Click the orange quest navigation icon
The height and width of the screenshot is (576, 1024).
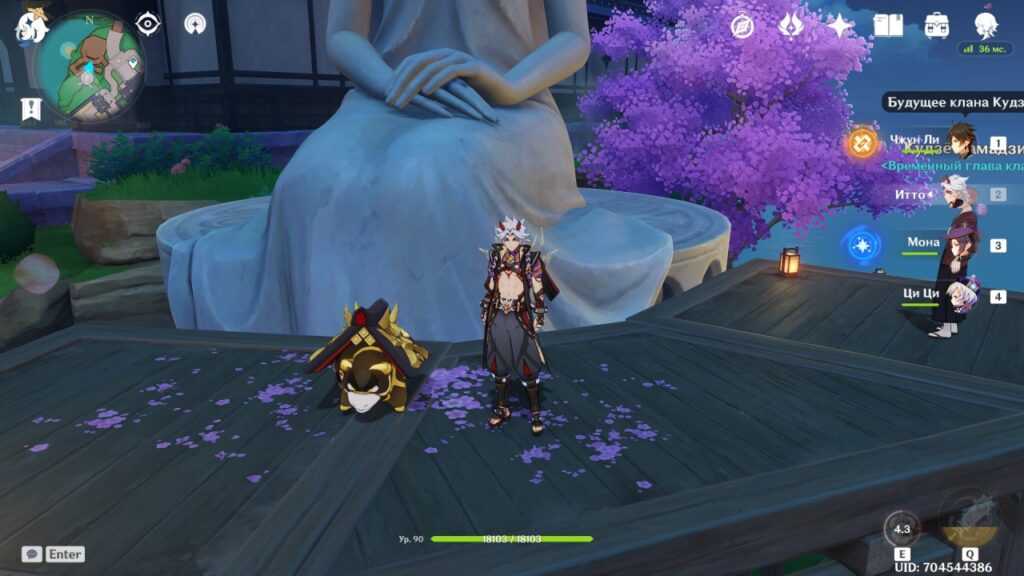[x=860, y=143]
